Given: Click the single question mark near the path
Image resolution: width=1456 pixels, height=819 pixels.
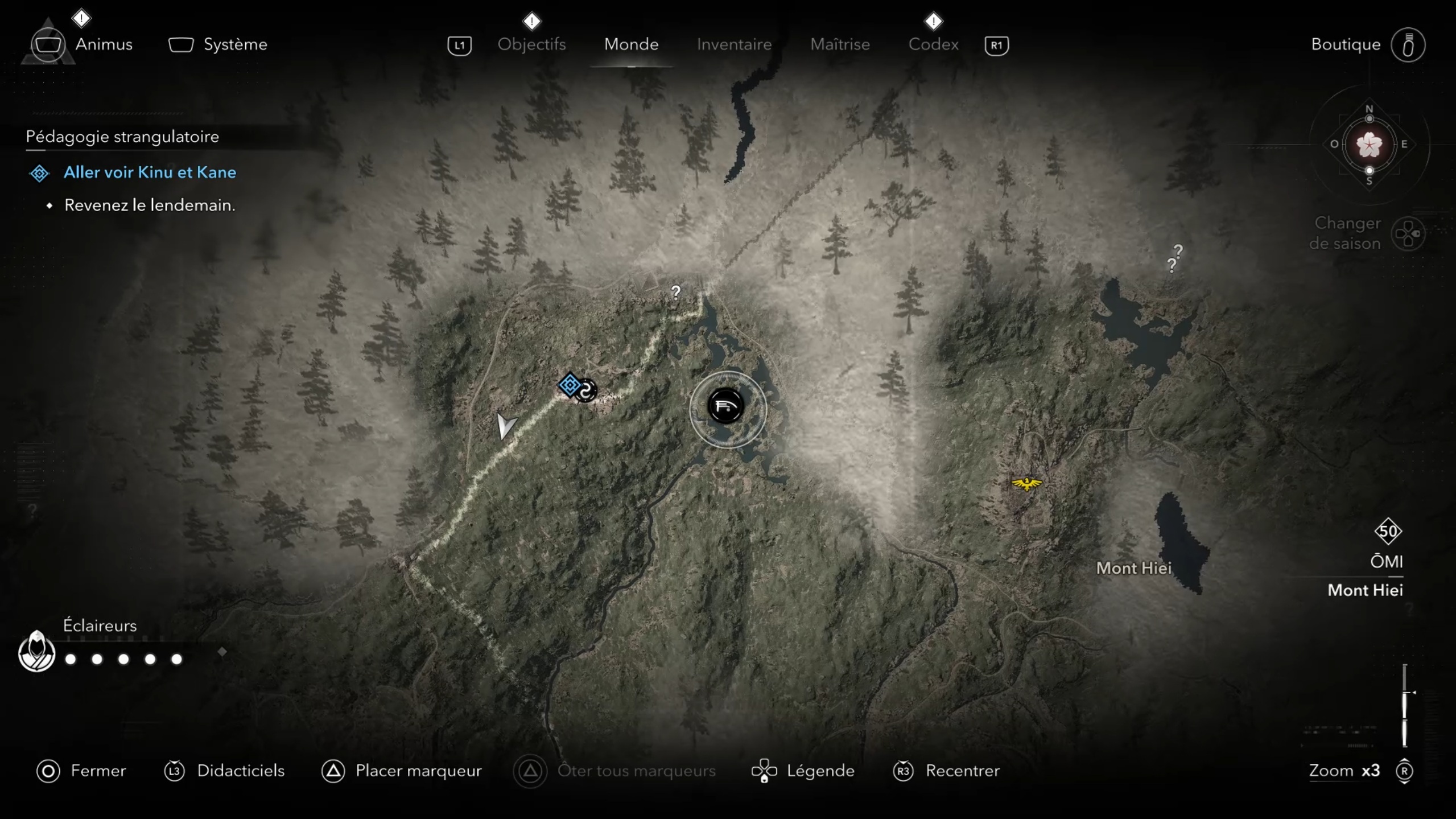Looking at the screenshot, I should [x=675, y=293].
